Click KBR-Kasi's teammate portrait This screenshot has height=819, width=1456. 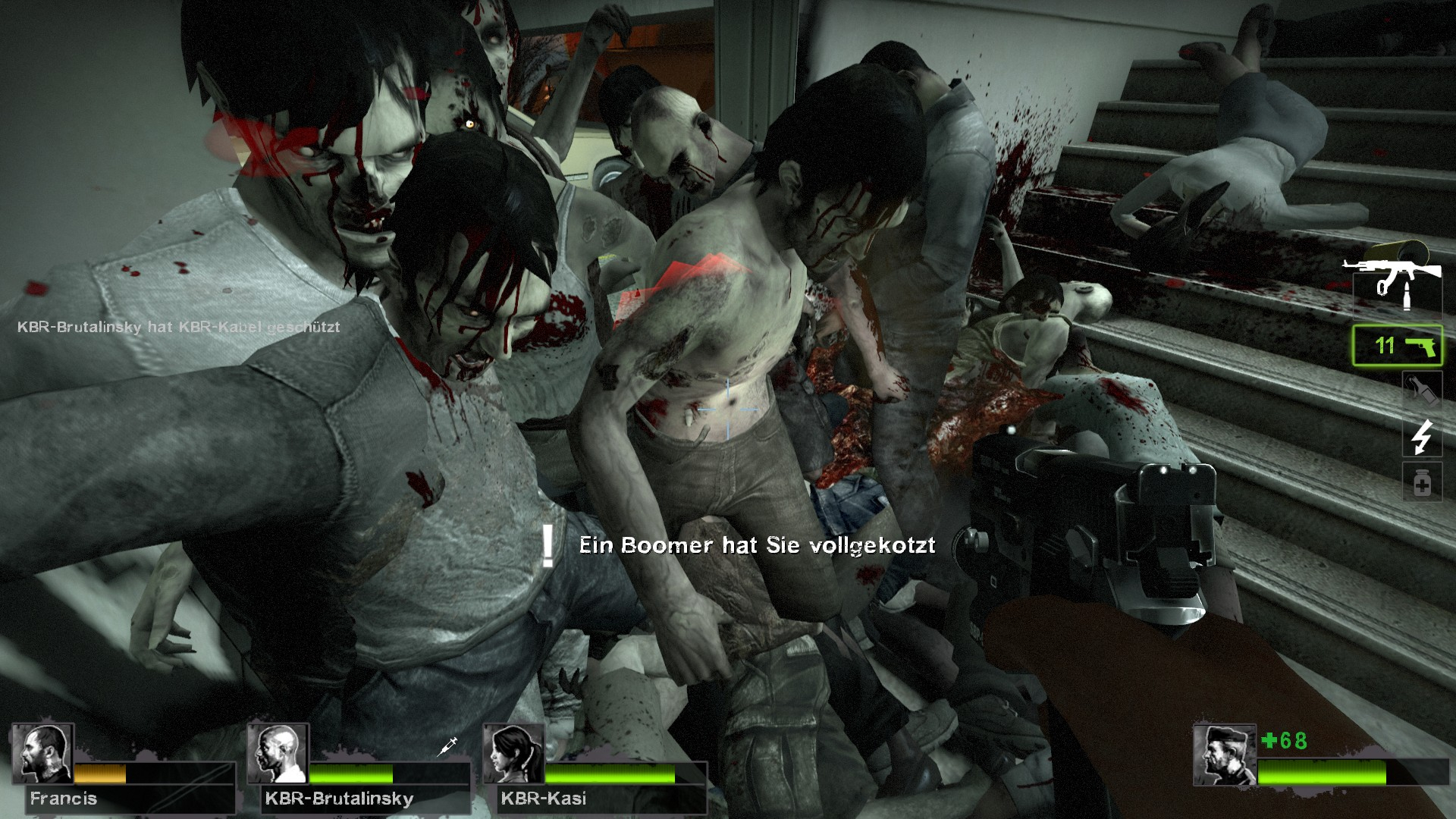[513, 753]
